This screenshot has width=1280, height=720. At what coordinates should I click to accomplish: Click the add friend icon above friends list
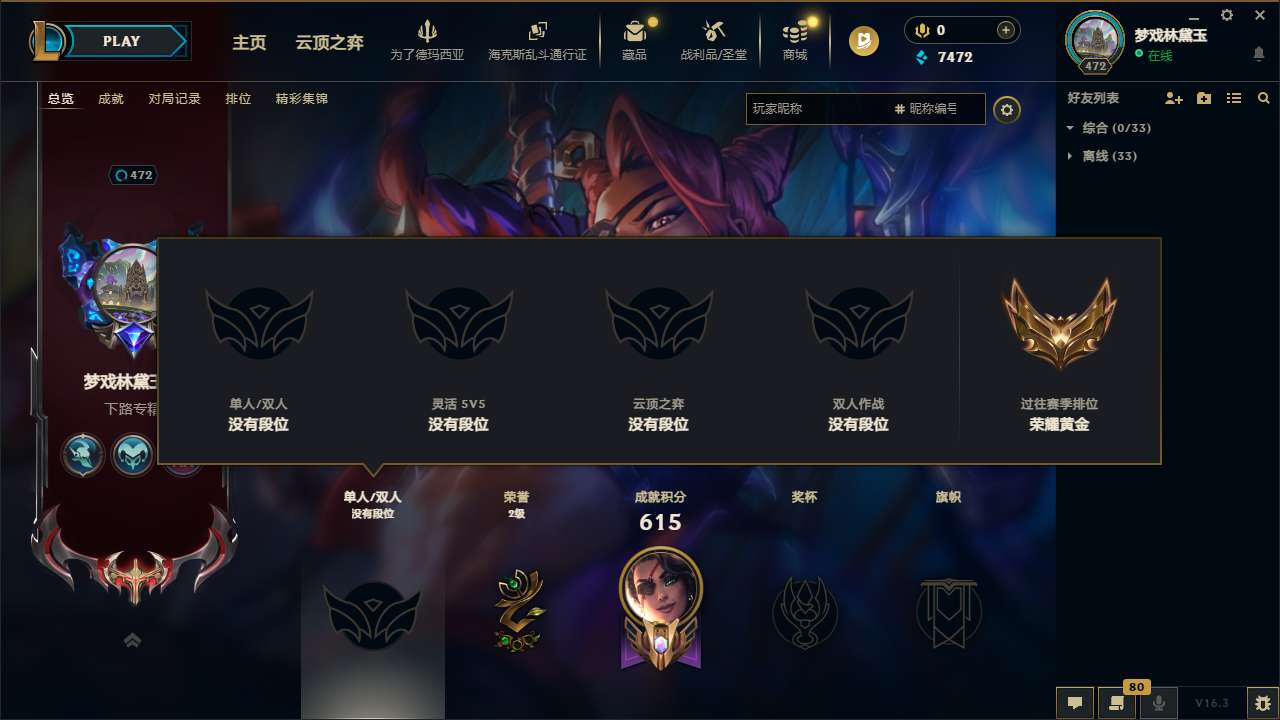pyautogui.click(x=1173, y=98)
